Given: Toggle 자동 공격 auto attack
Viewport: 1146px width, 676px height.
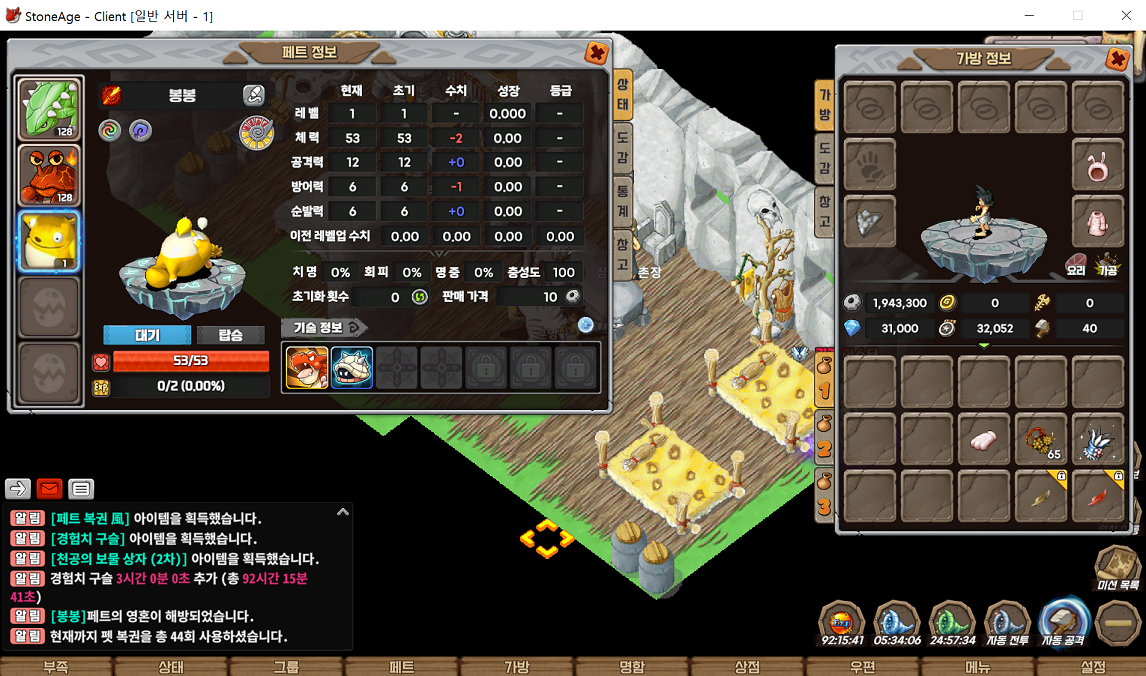Looking at the screenshot, I should pos(1063,624).
